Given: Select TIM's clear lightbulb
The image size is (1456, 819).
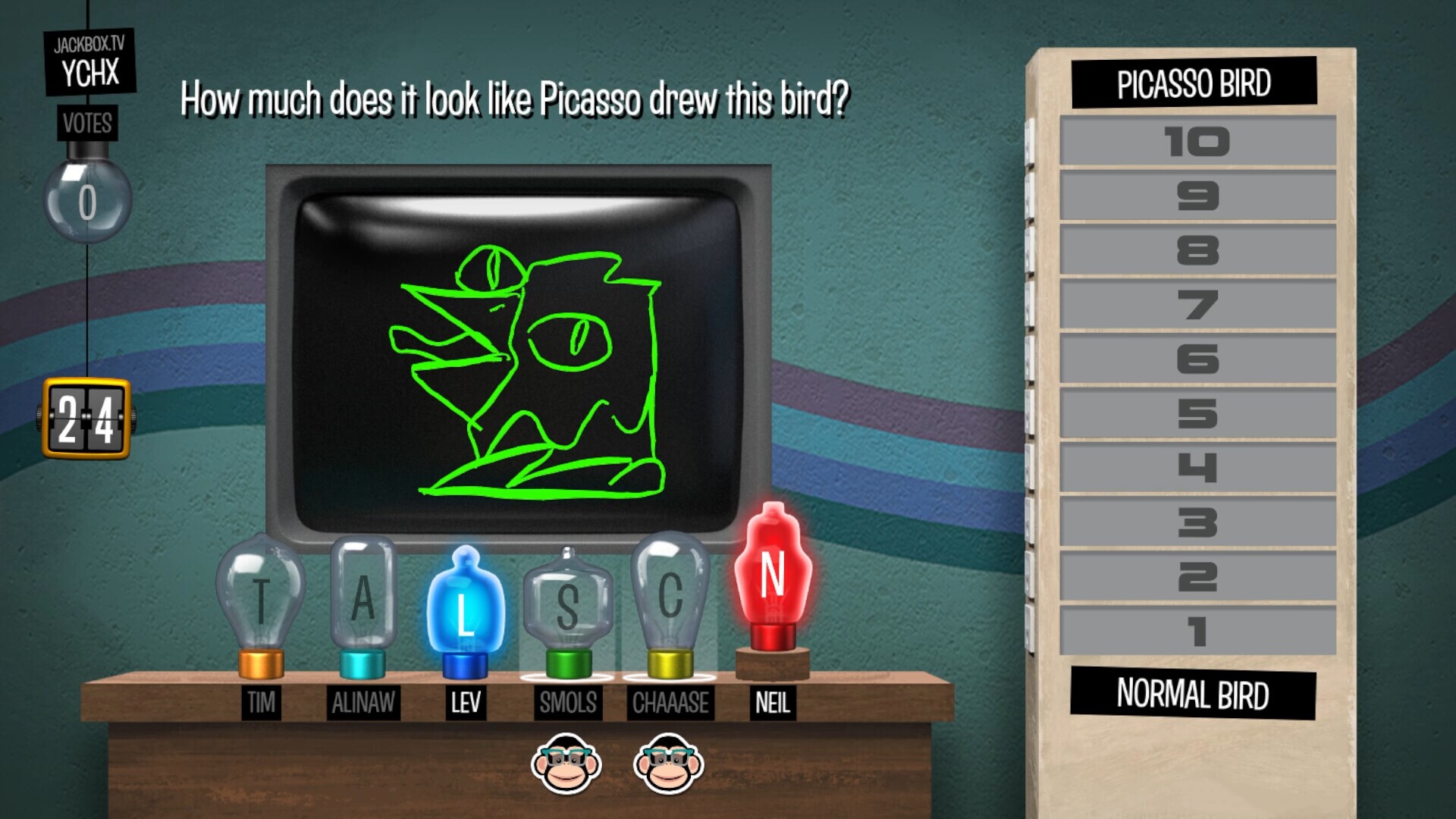Looking at the screenshot, I should click(x=260, y=599).
